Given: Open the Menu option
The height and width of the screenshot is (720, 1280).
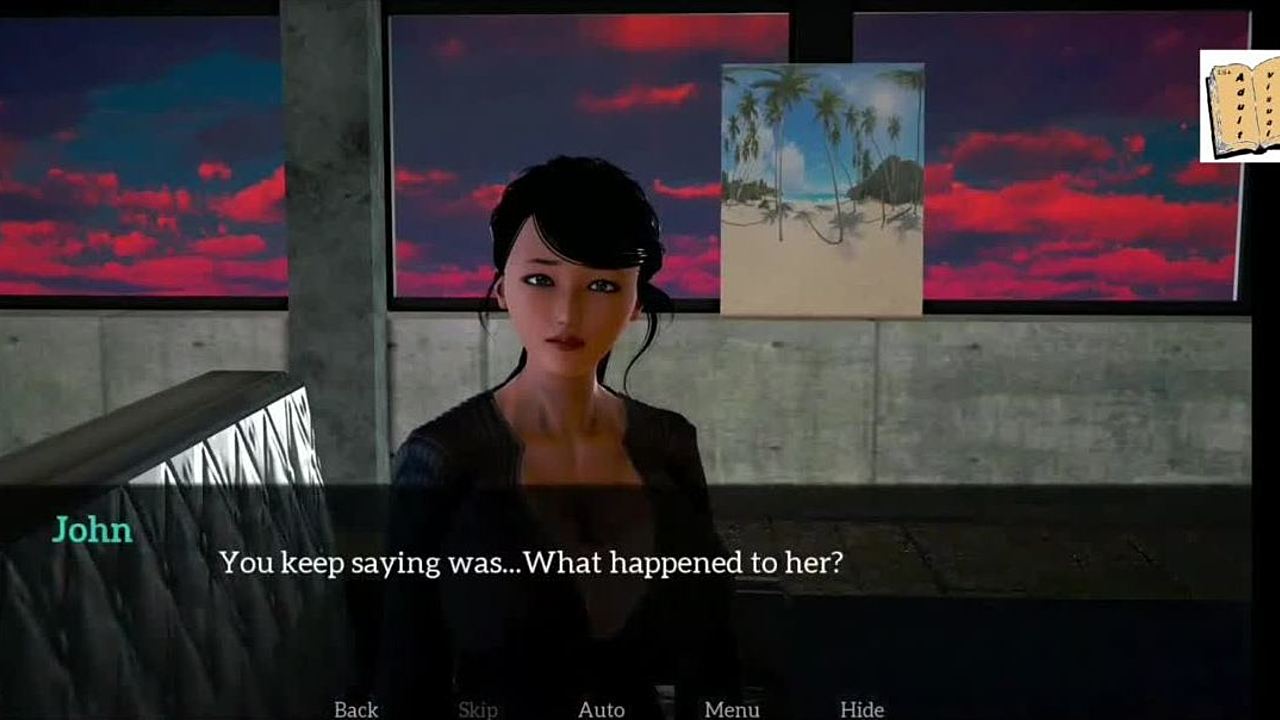Looking at the screenshot, I should [731, 709].
